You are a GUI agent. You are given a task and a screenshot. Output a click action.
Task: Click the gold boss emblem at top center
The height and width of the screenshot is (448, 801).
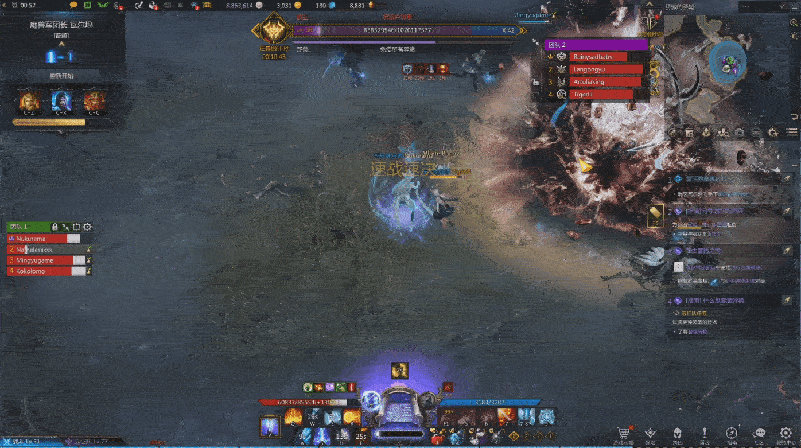pyautogui.click(x=271, y=33)
